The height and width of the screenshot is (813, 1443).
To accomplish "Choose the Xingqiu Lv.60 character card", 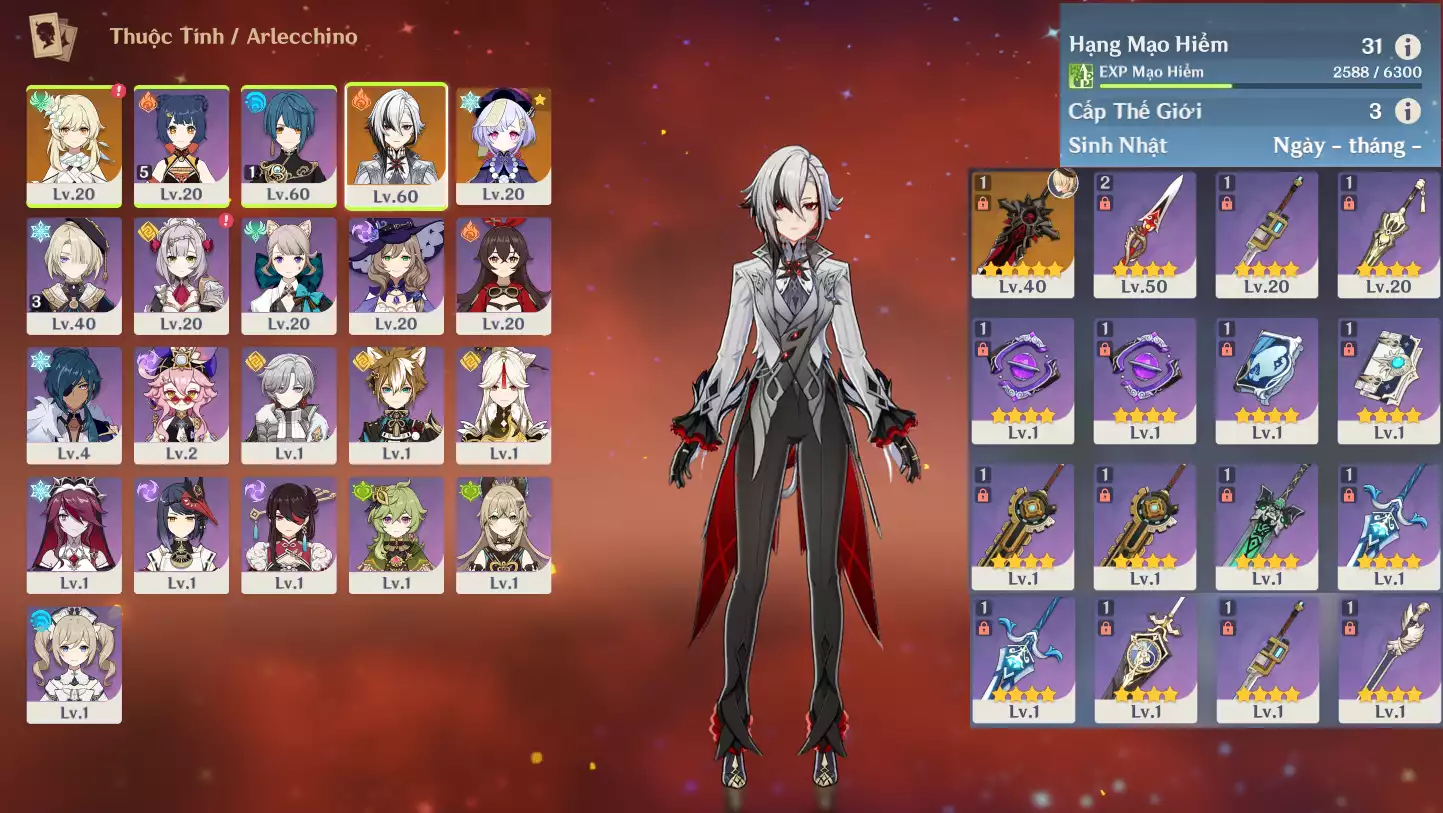I will [289, 145].
